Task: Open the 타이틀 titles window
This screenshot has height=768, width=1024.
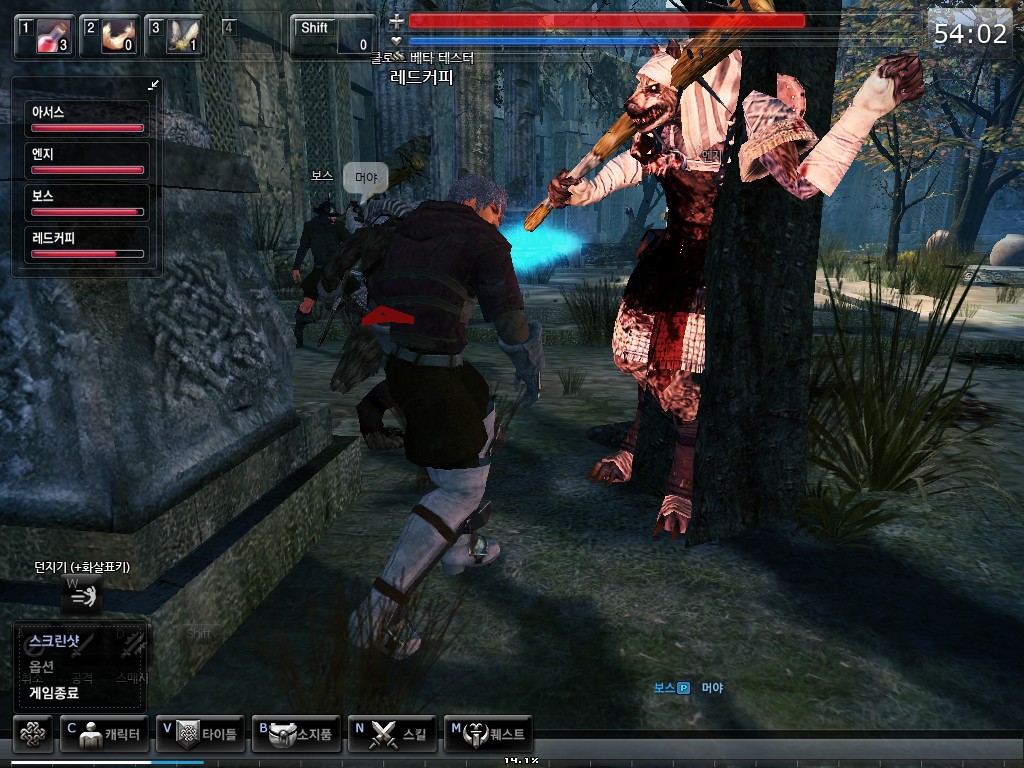Action: [x=200, y=734]
